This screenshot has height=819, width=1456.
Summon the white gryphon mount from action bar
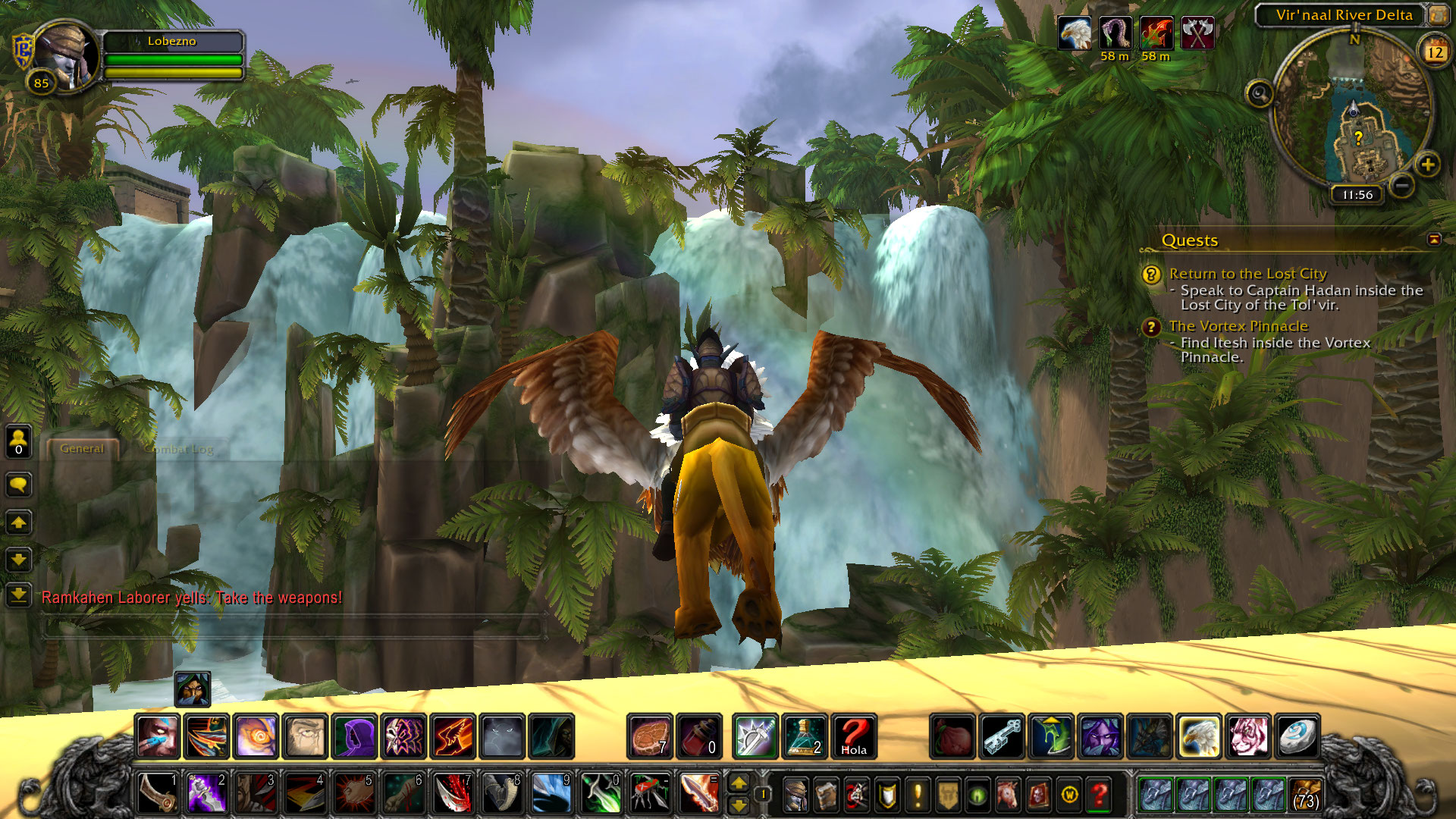(1199, 736)
